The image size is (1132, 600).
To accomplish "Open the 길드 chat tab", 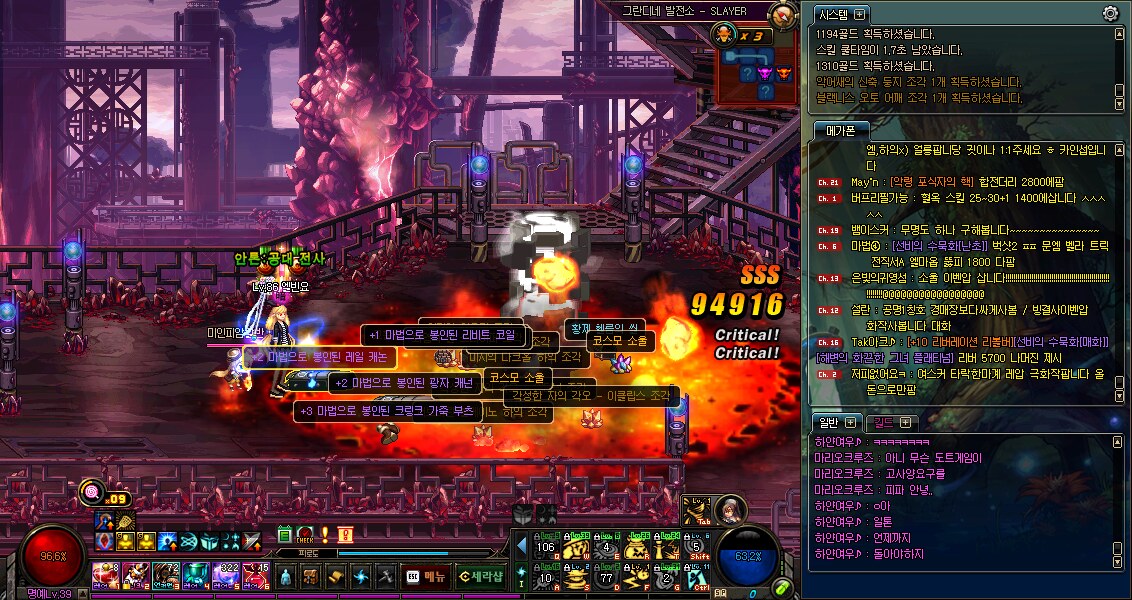I will [x=880, y=422].
